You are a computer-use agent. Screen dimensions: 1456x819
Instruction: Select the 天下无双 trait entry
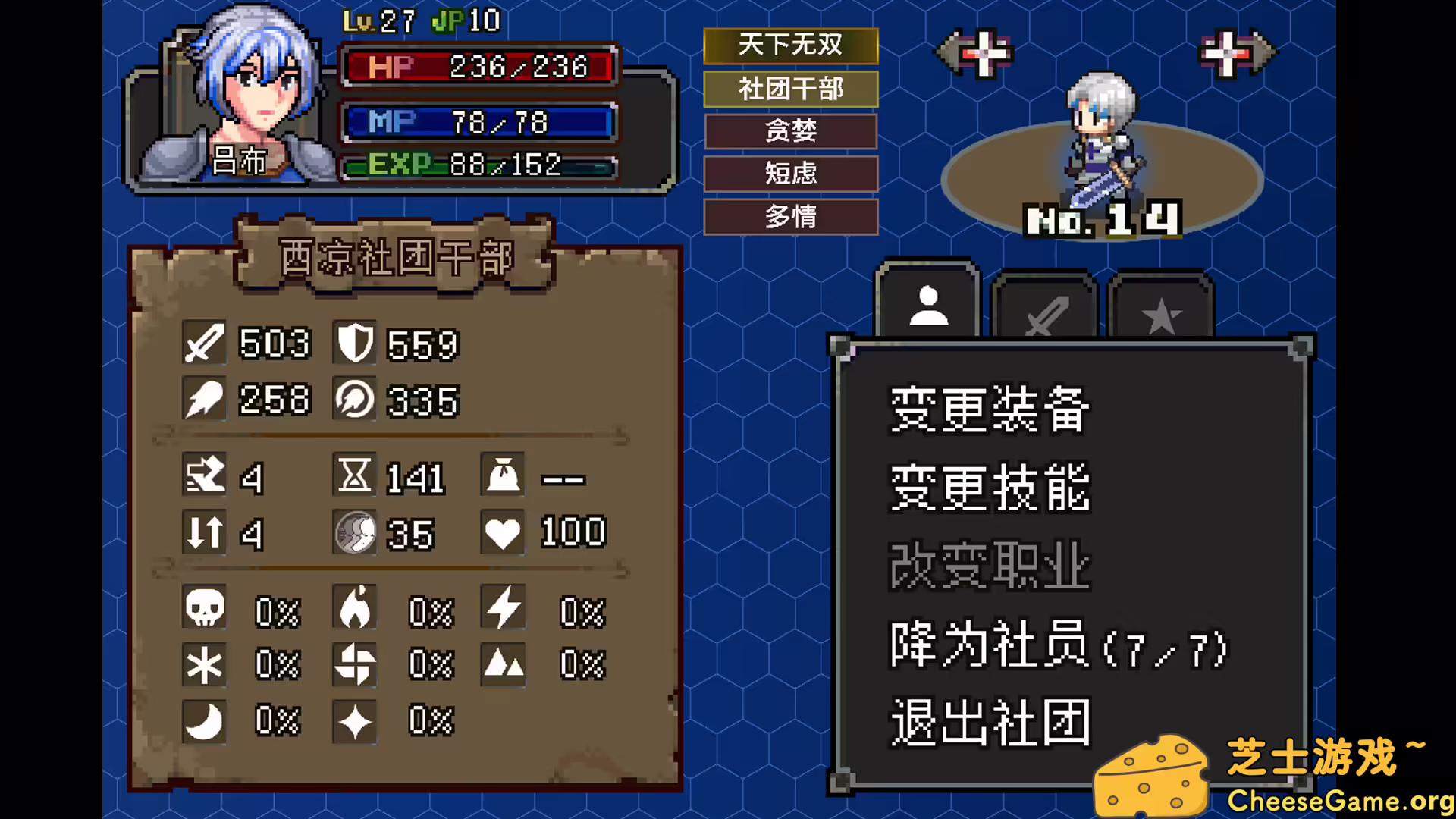790,45
